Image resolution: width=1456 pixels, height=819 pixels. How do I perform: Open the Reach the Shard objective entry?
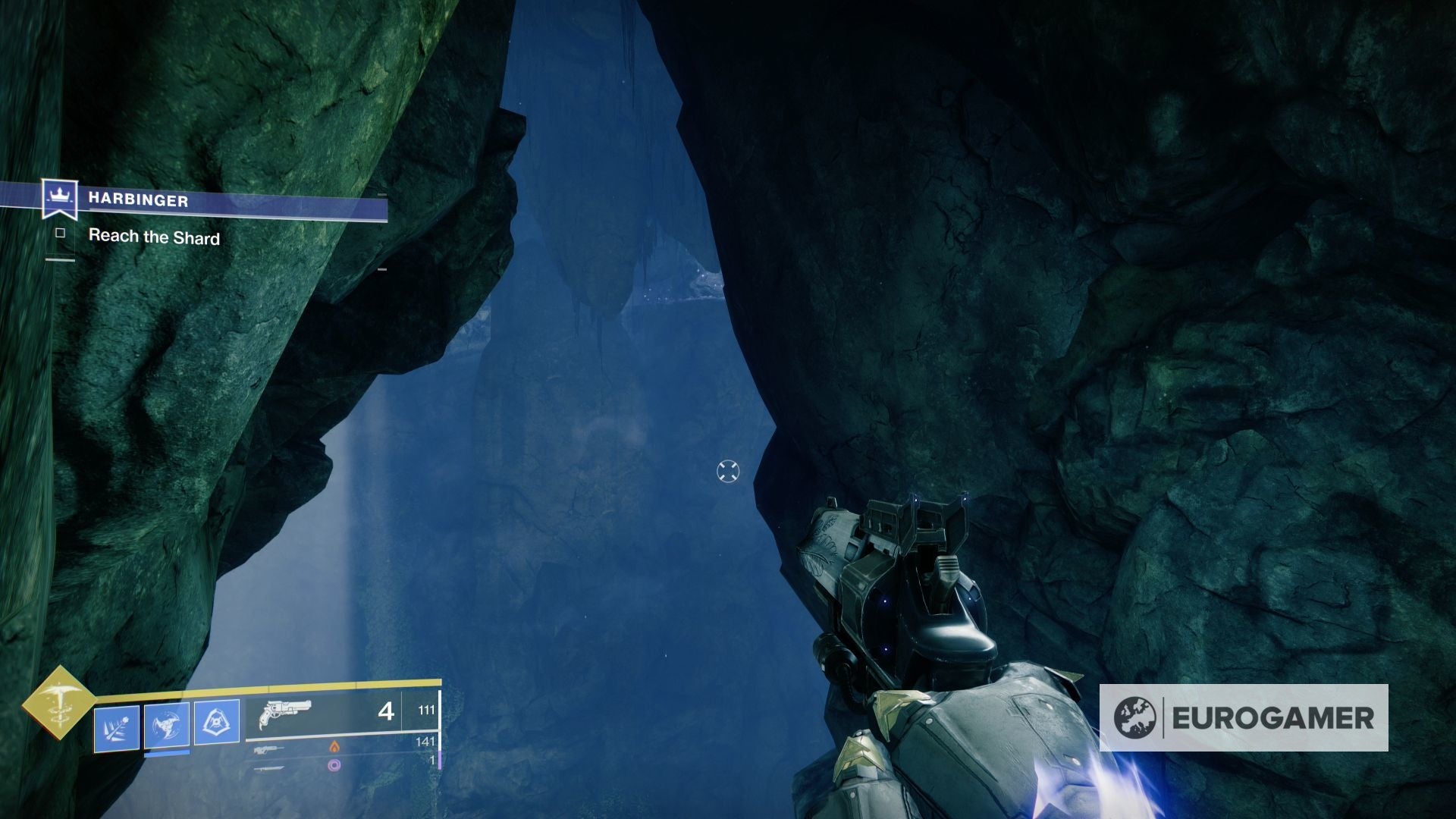click(154, 237)
